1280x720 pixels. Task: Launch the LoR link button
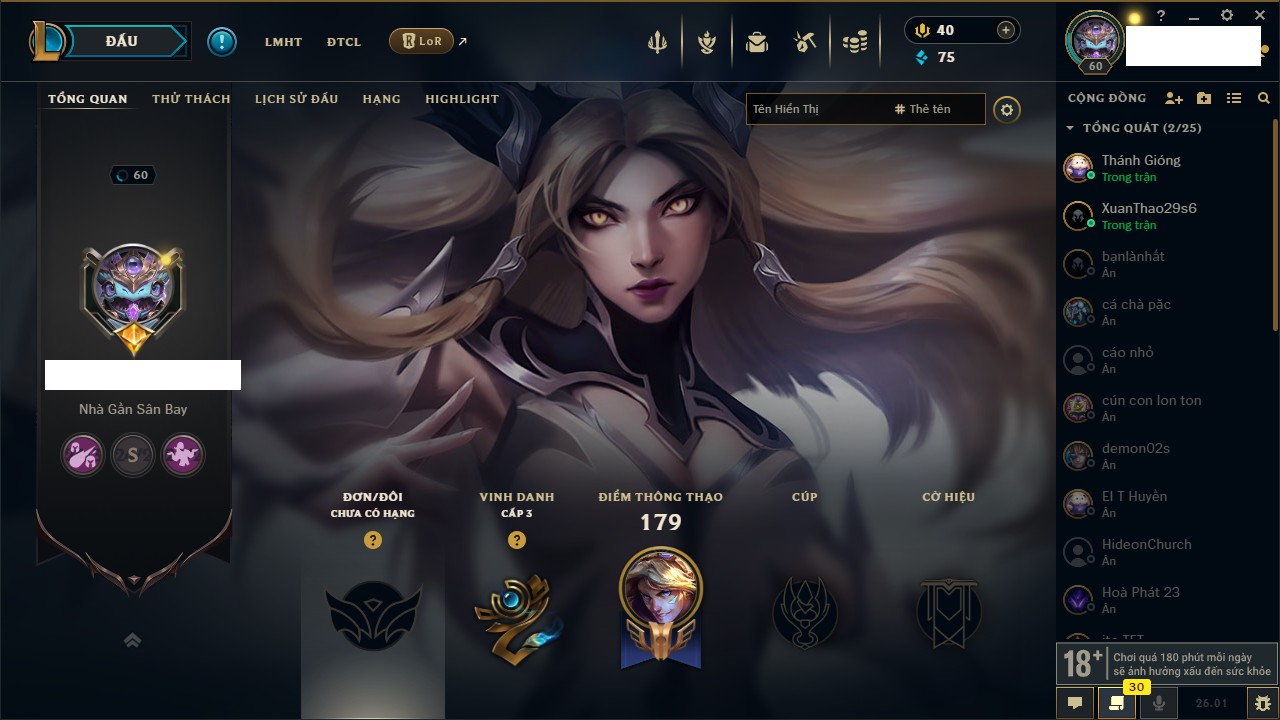click(x=422, y=42)
